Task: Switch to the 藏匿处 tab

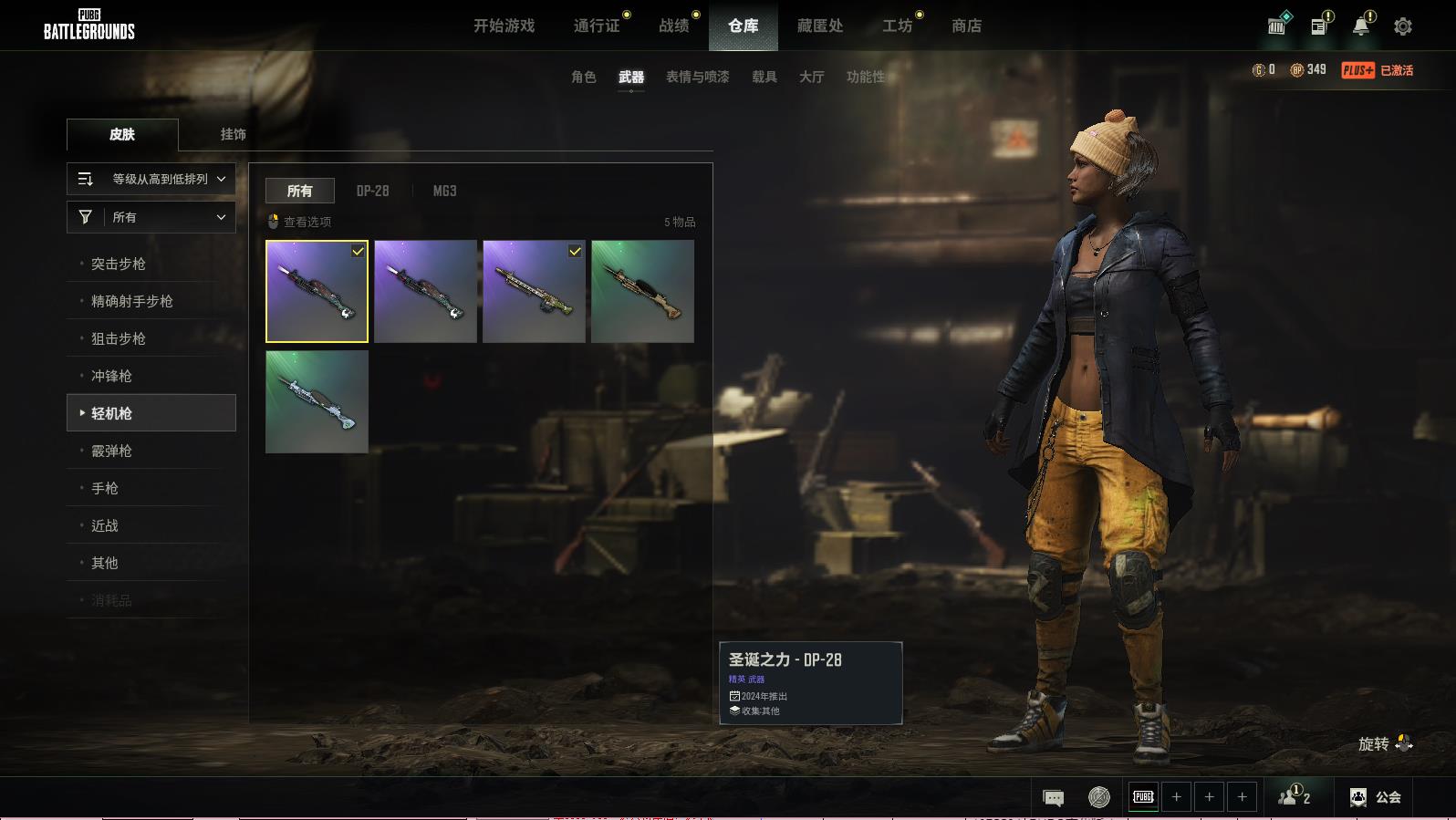Action: click(x=819, y=26)
